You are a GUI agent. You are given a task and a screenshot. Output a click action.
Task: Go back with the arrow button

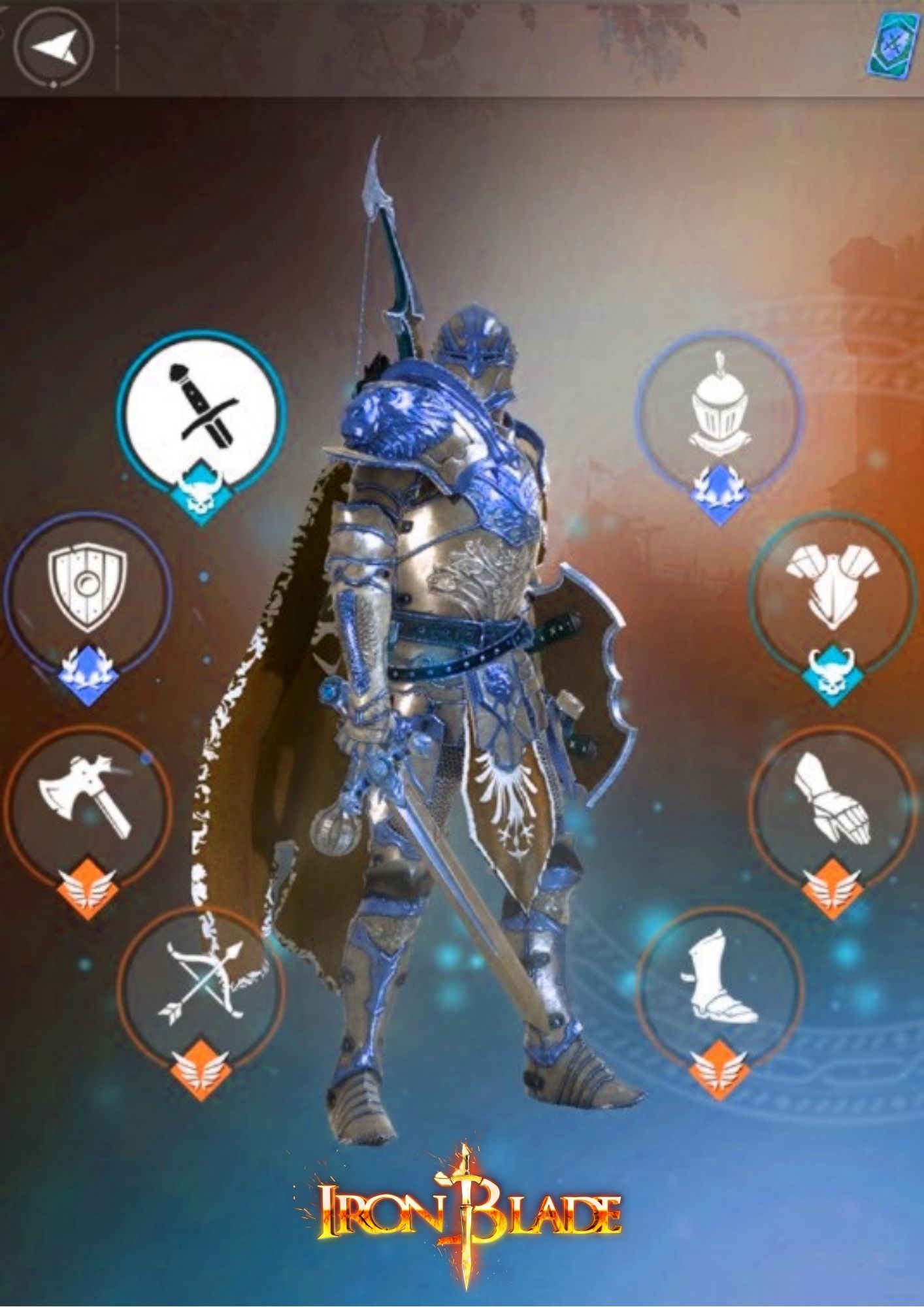point(54,47)
